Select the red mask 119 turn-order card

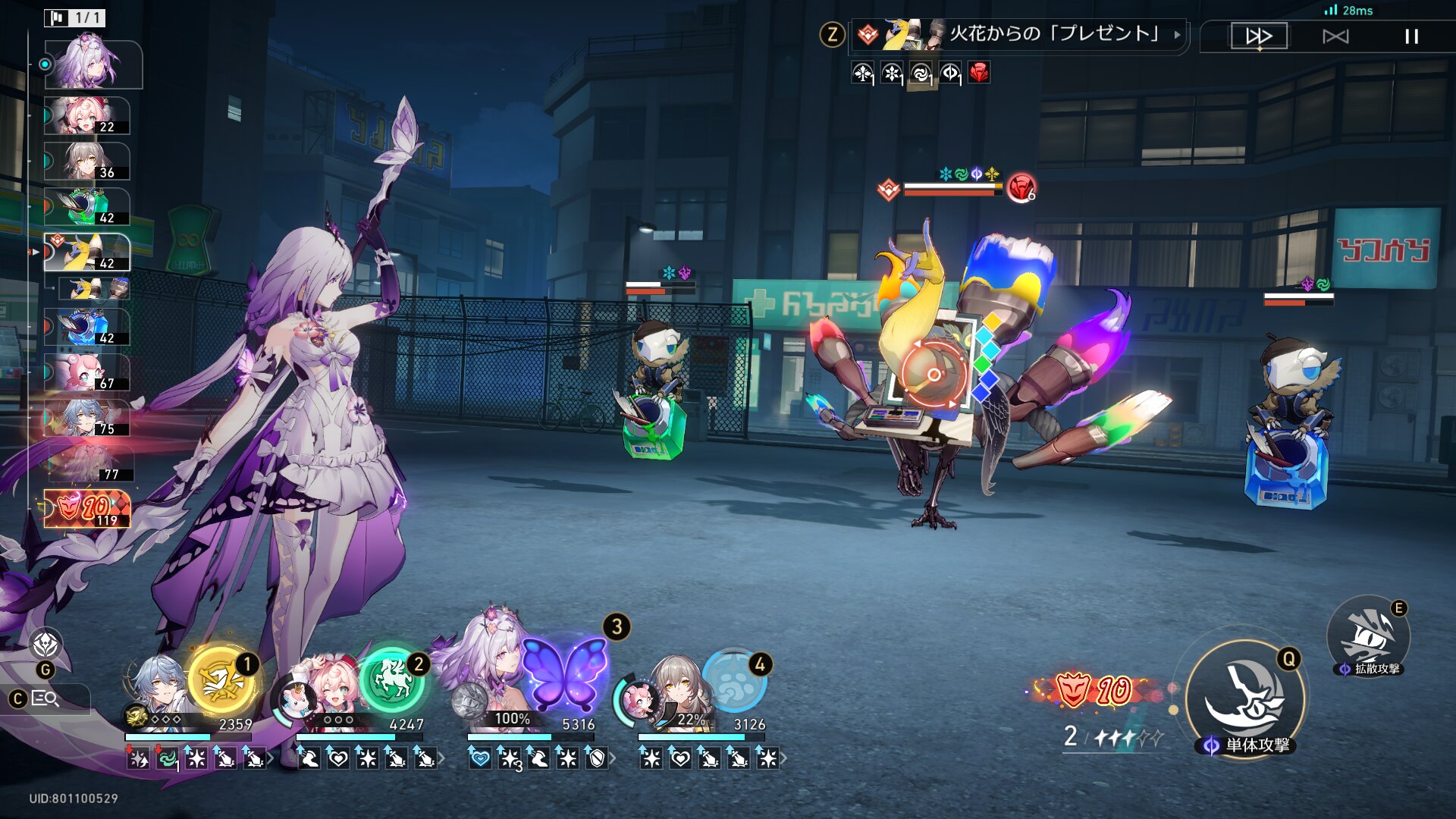click(x=87, y=508)
